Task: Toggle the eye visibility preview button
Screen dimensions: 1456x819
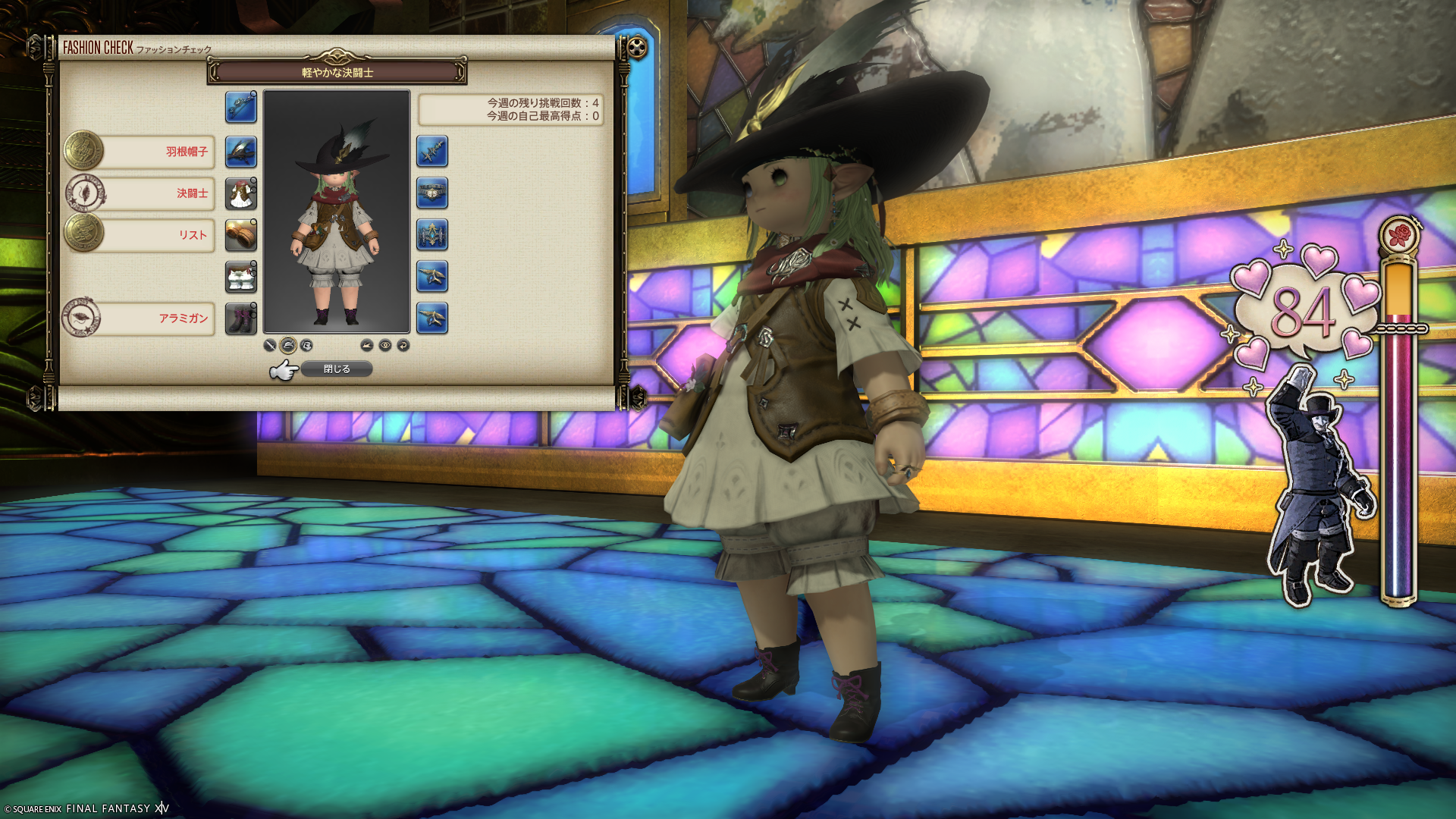Action: pos(385,346)
